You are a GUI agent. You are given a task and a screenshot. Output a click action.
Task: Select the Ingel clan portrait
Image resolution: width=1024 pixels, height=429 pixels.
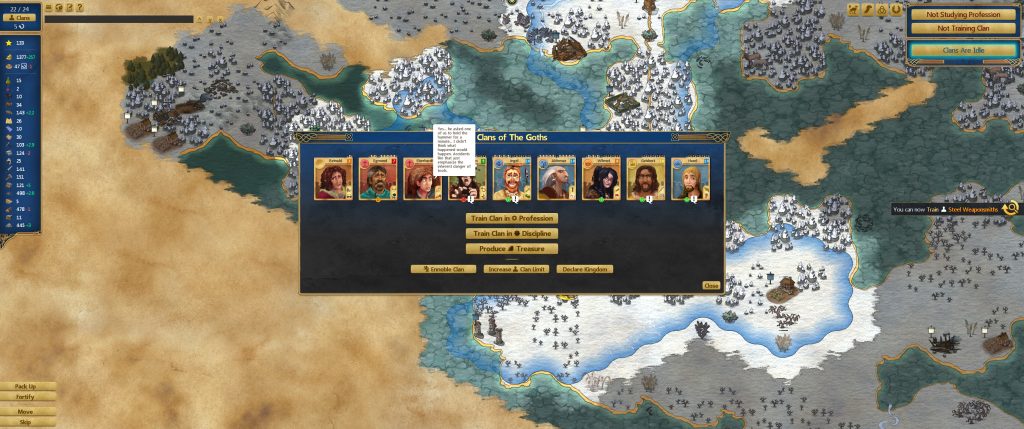pyautogui.click(x=512, y=179)
